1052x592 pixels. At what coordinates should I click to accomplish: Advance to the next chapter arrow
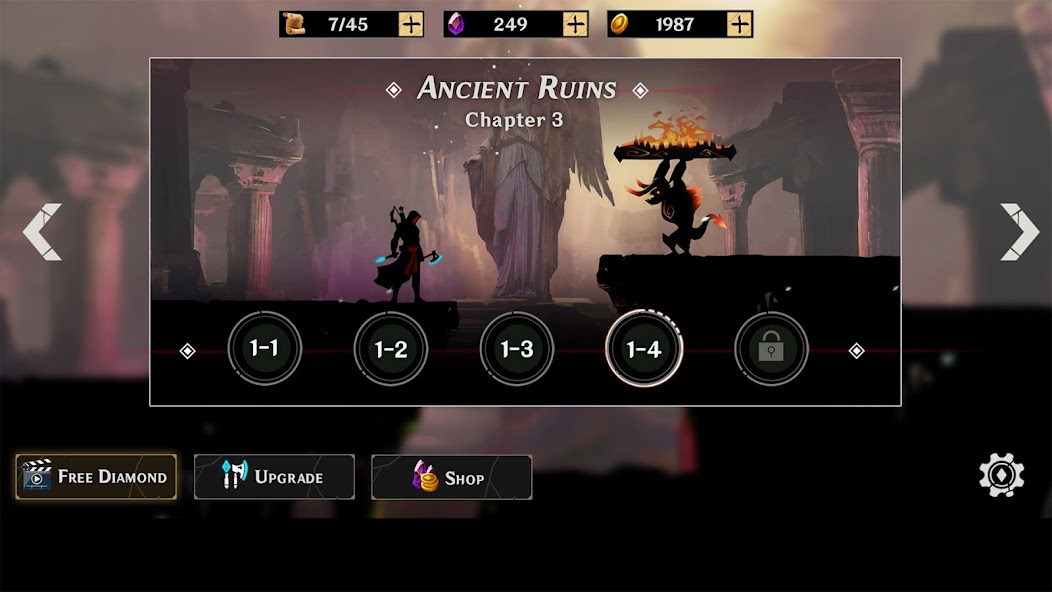[x=1019, y=232]
